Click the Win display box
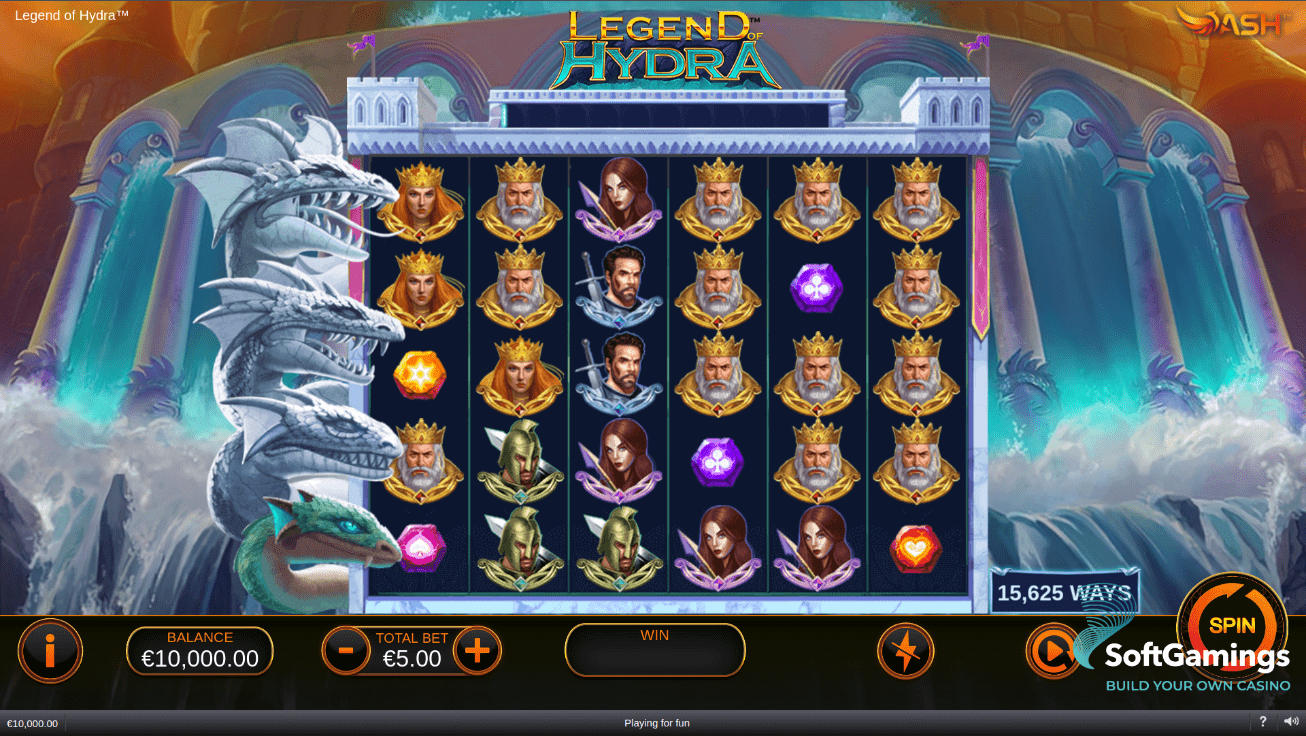Image resolution: width=1306 pixels, height=736 pixels. coord(654,650)
